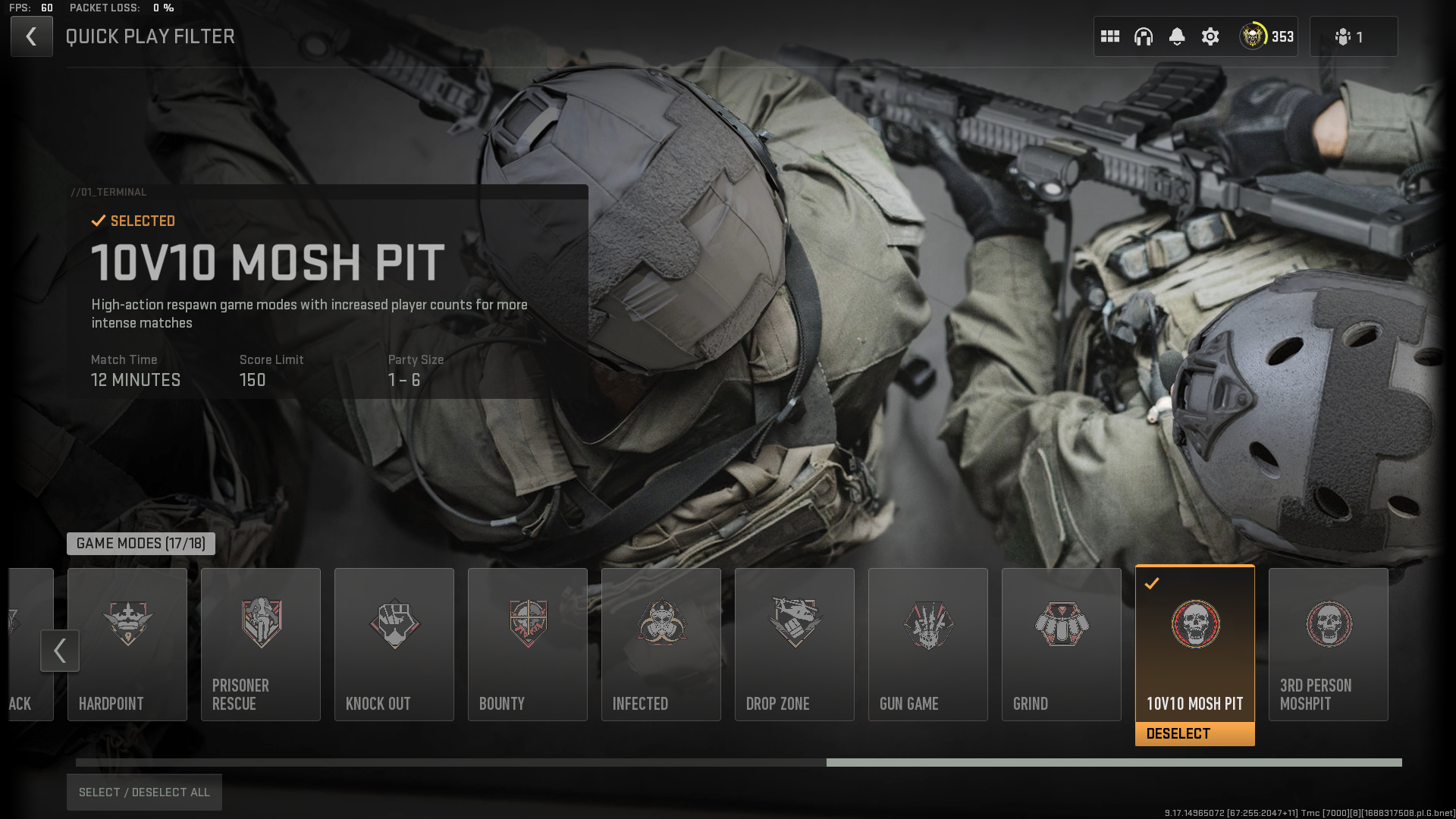Open settings gear icon

pyautogui.click(x=1210, y=36)
